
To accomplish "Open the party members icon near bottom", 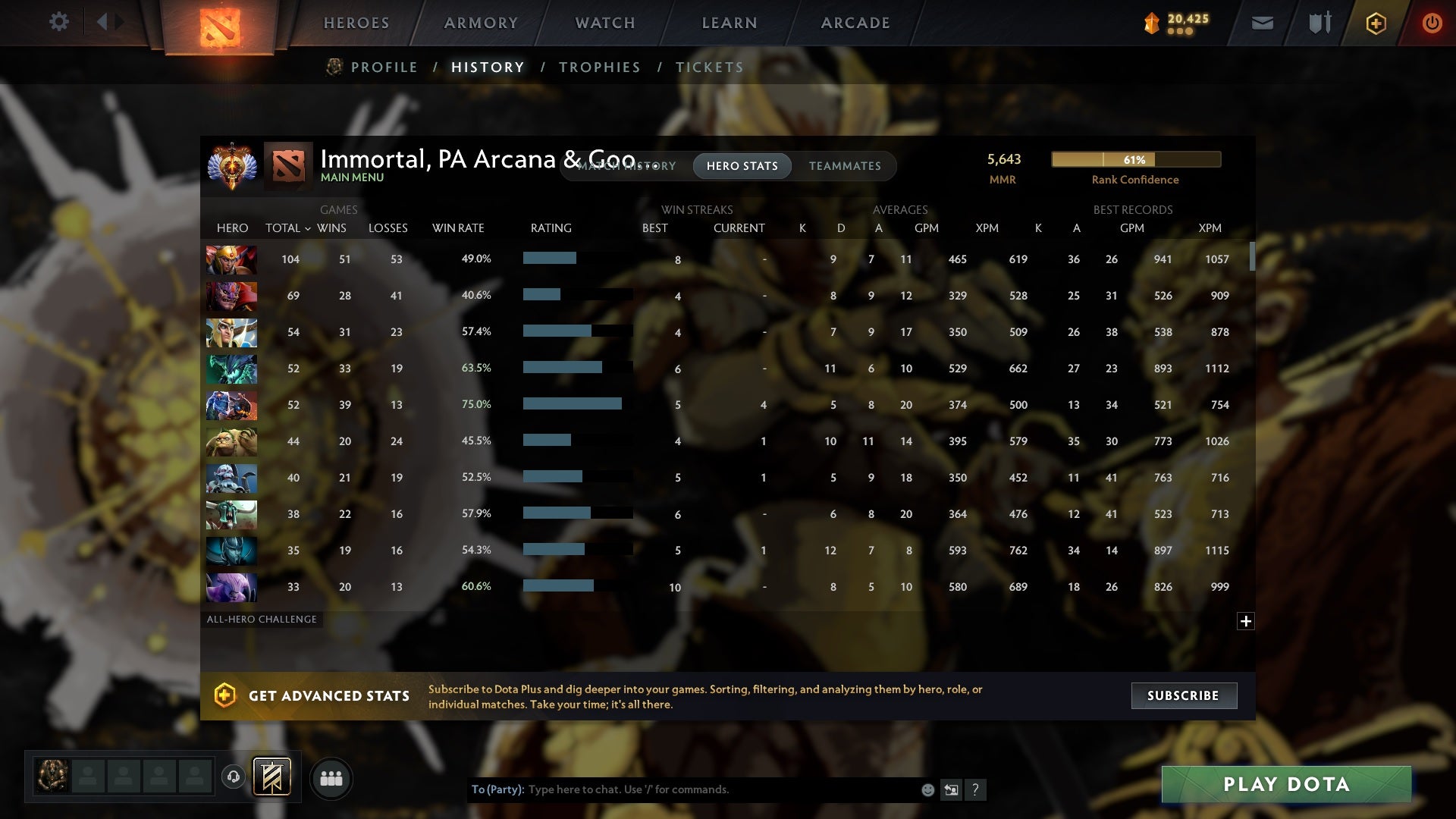I will (x=331, y=778).
